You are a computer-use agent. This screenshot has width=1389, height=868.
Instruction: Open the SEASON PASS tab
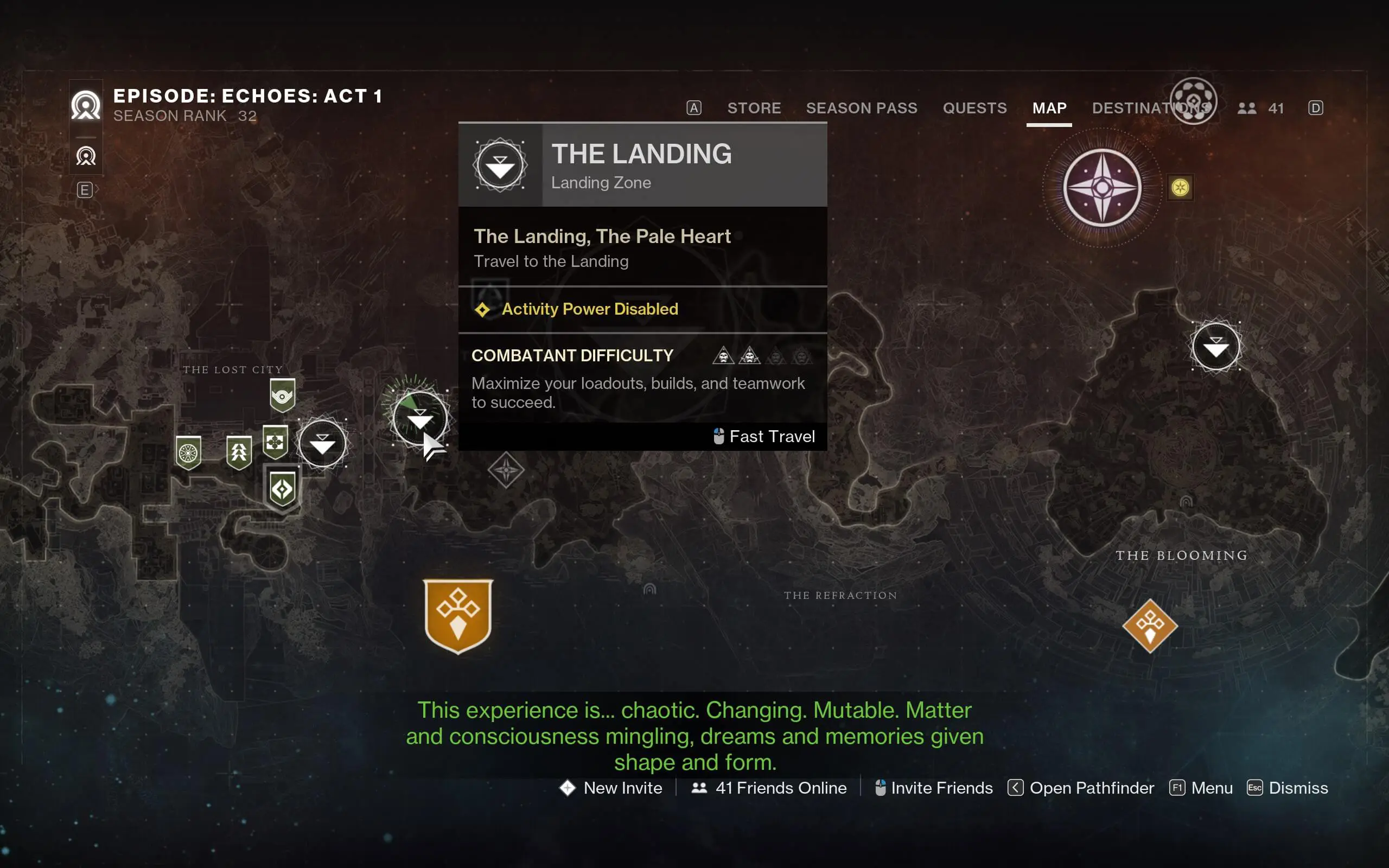click(x=861, y=108)
